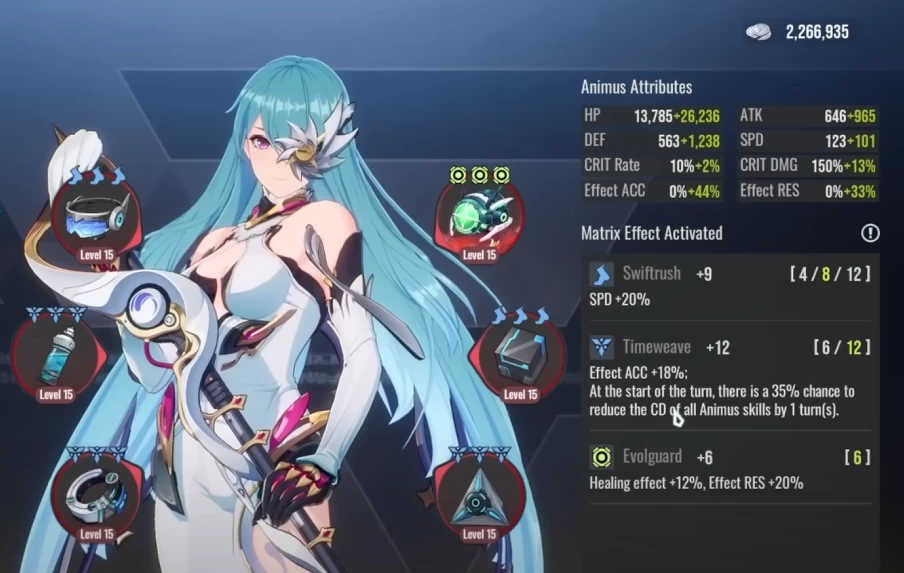Select the visor headgear matrix slot

click(x=96, y=216)
